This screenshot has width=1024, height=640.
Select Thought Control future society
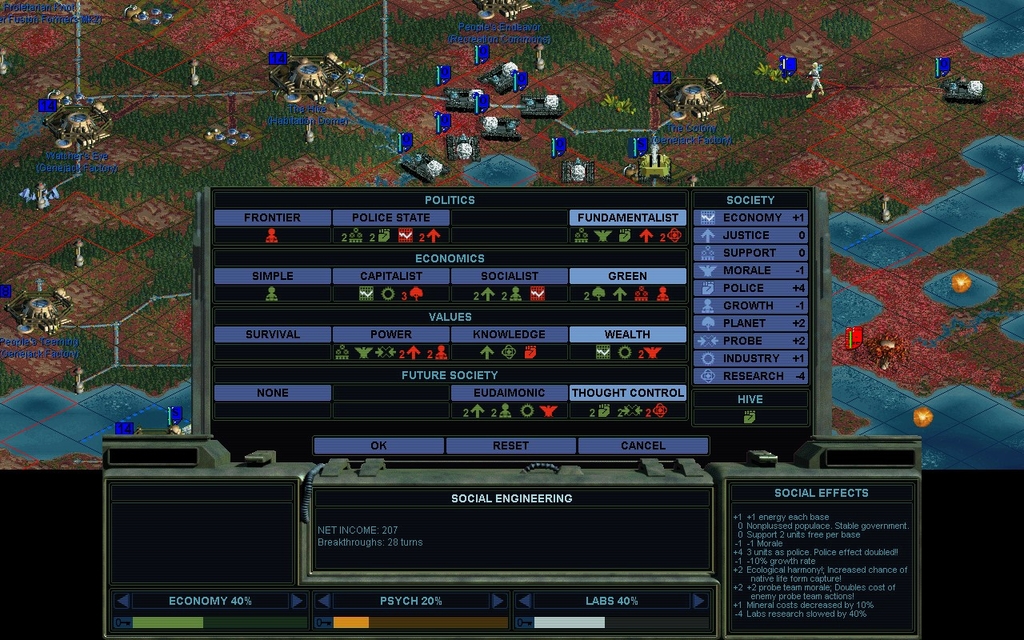pyautogui.click(x=628, y=393)
